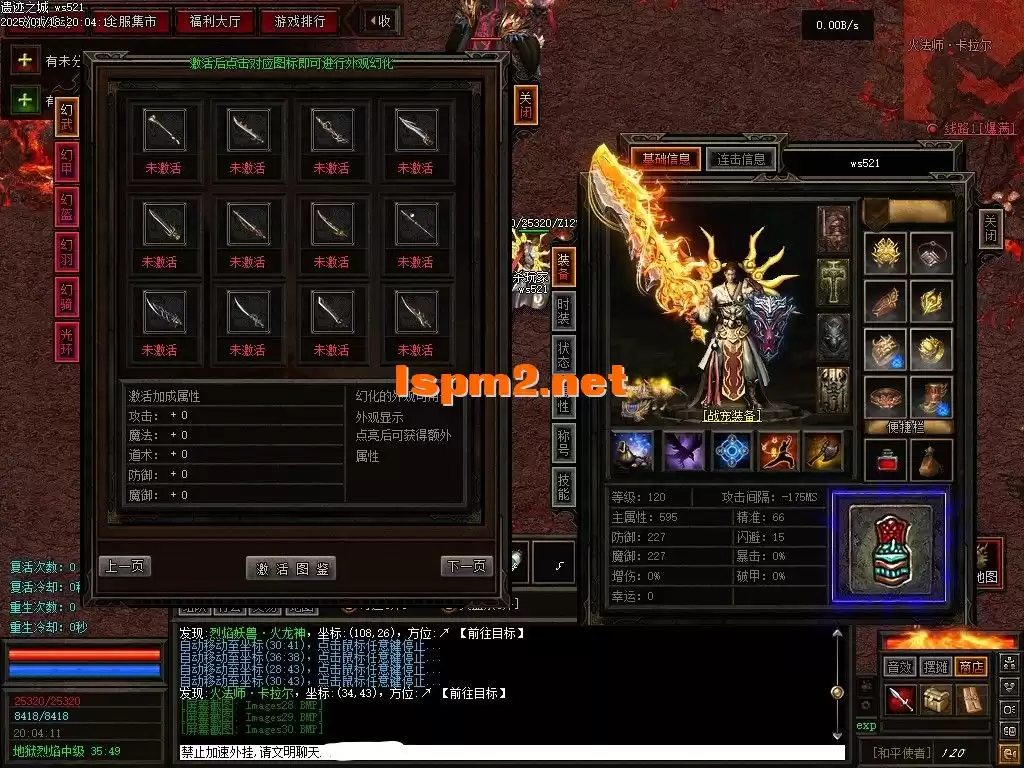Open the 商店 shop
1024x768 pixels.
pyautogui.click(x=970, y=666)
